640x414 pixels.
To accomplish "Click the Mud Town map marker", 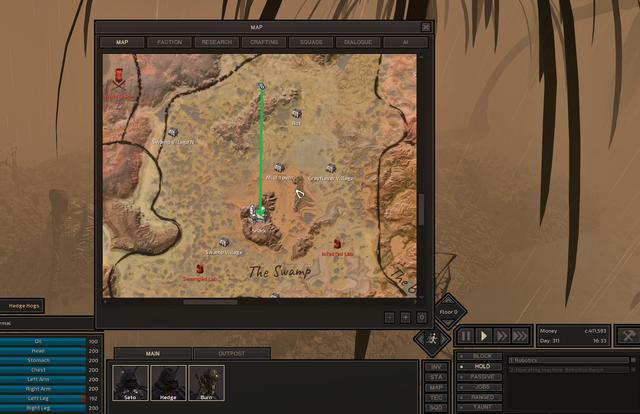I will pyautogui.click(x=279, y=168).
